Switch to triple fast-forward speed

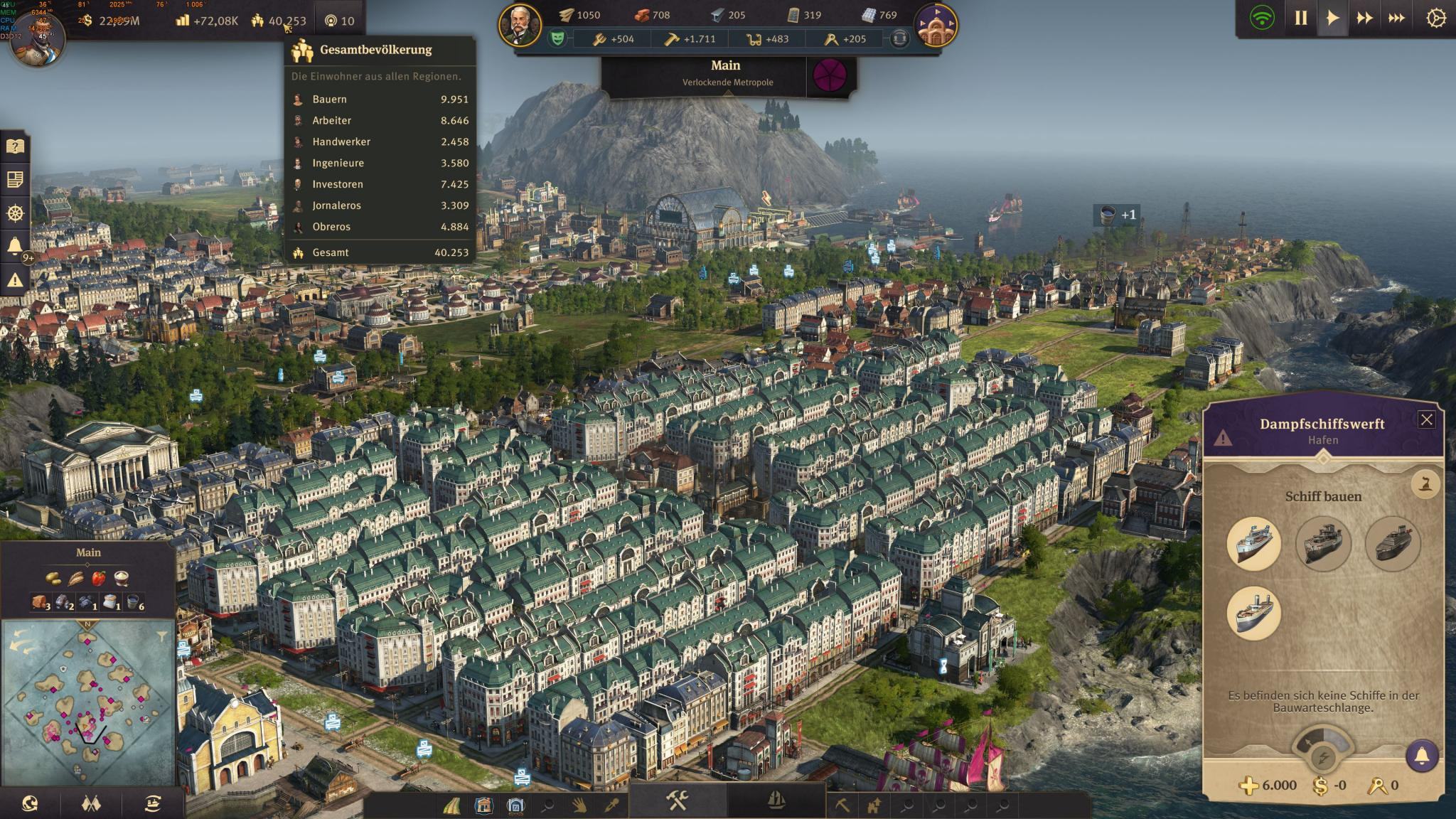click(x=1396, y=18)
